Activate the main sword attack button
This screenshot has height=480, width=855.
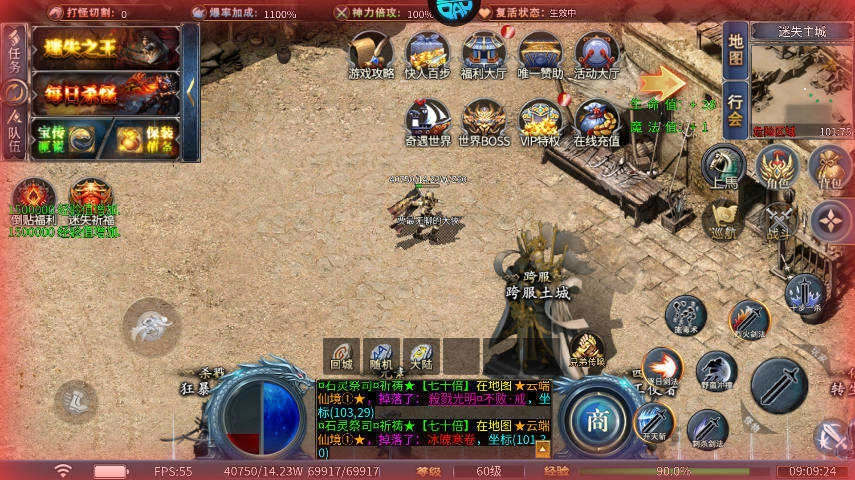click(778, 385)
